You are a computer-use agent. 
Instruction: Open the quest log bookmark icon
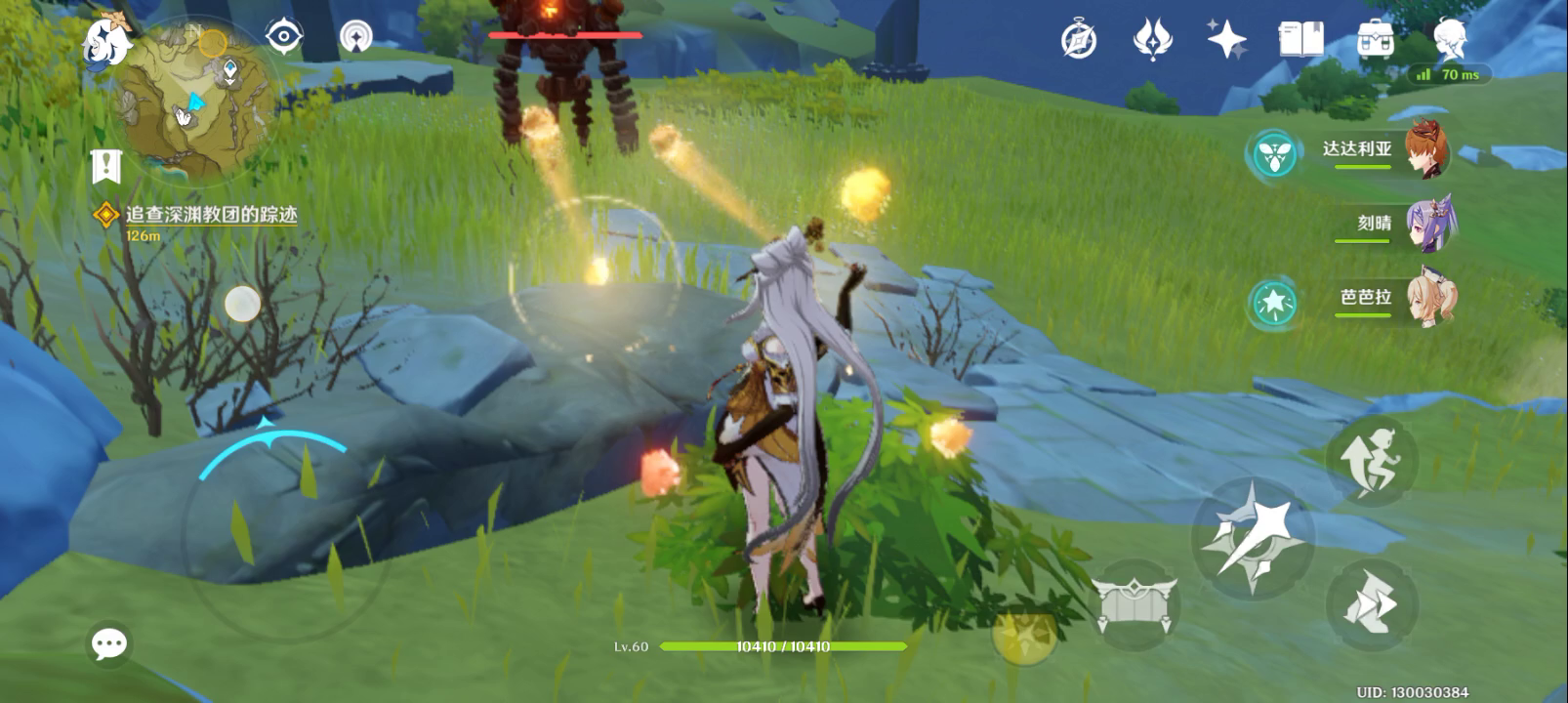coord(105,167)
